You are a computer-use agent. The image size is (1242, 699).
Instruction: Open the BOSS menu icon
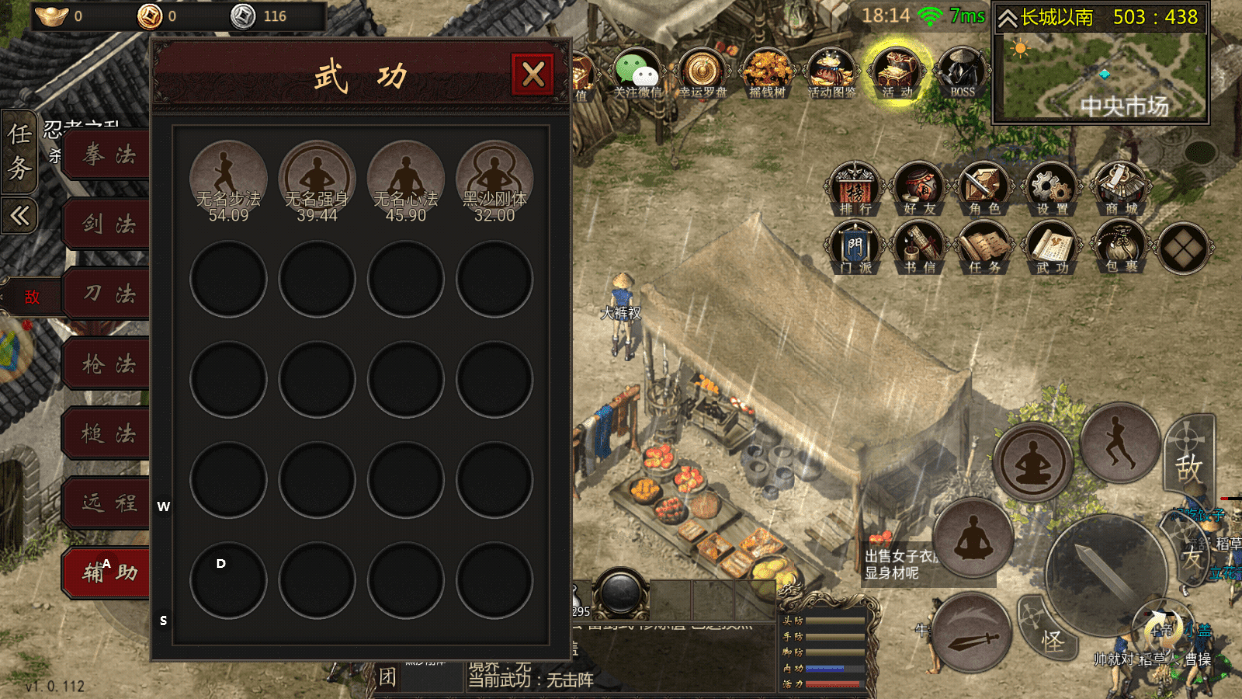[x=961, y=72]
